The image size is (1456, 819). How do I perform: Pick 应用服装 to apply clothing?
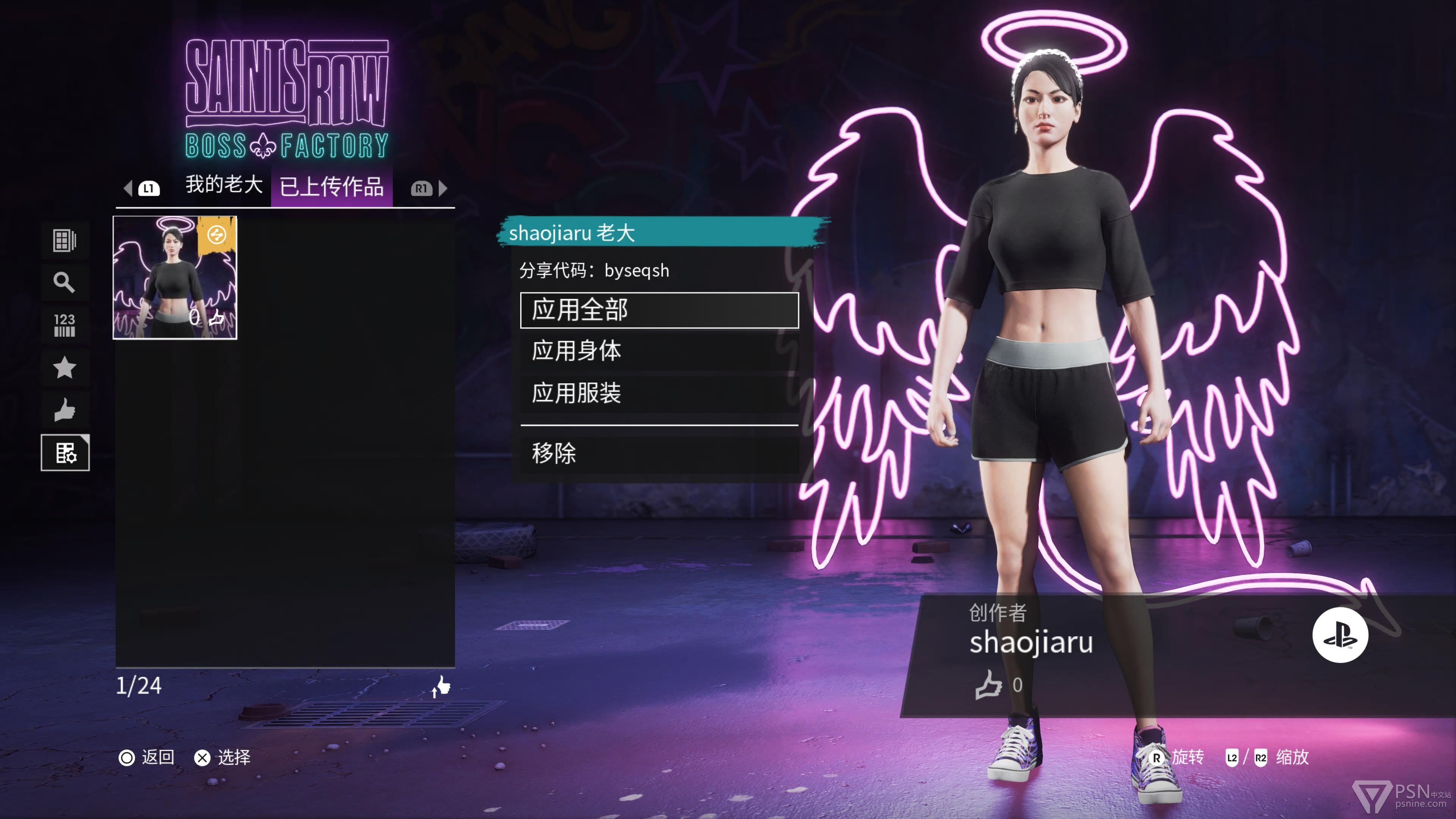point(659,394)
